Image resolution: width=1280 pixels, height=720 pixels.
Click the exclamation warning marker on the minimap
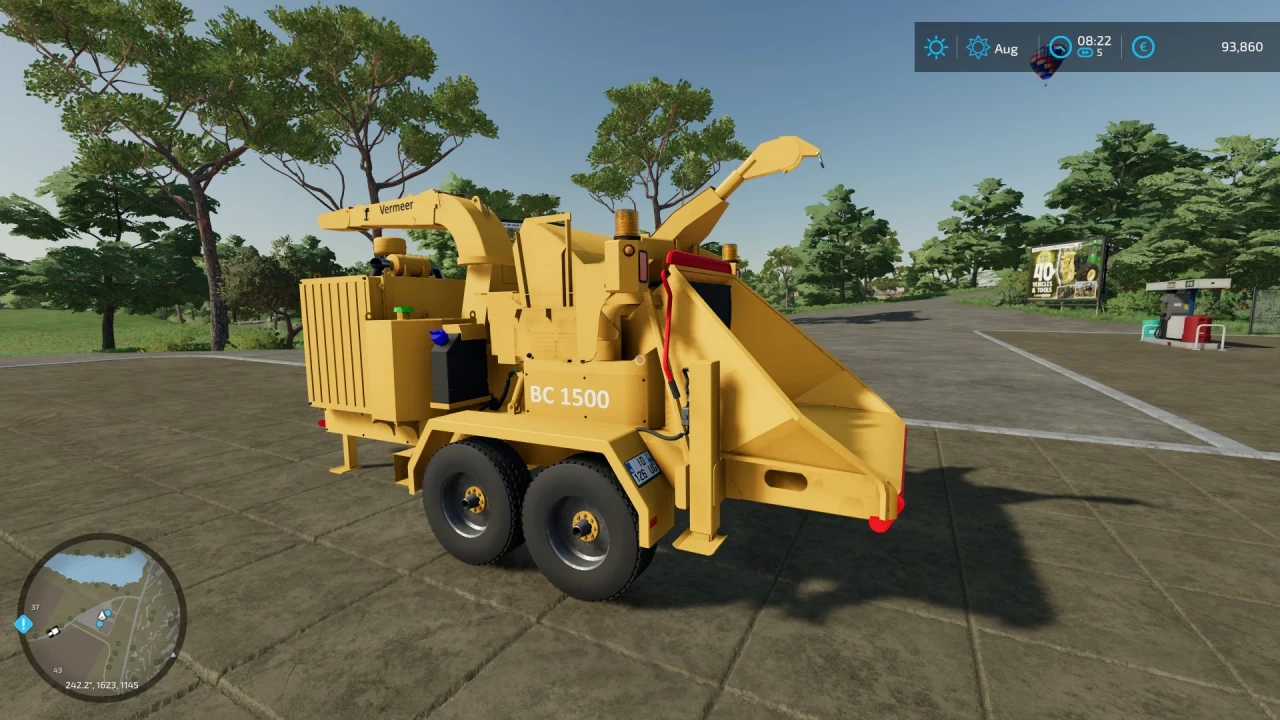coord(24,625)
